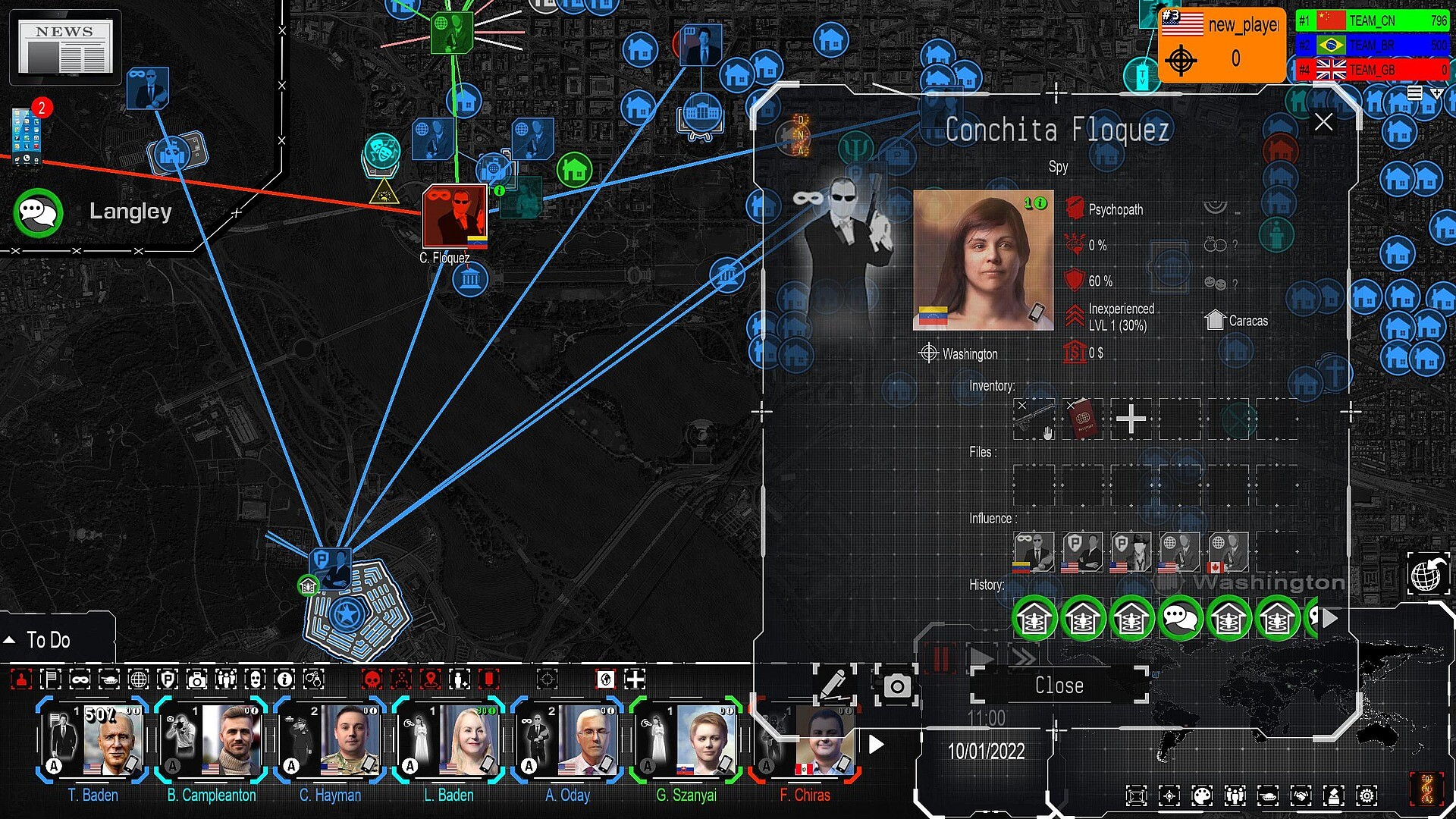1456x819 pixels.
Task: Open the NEWS panel in the top-left corner
Action: [64, 47]
